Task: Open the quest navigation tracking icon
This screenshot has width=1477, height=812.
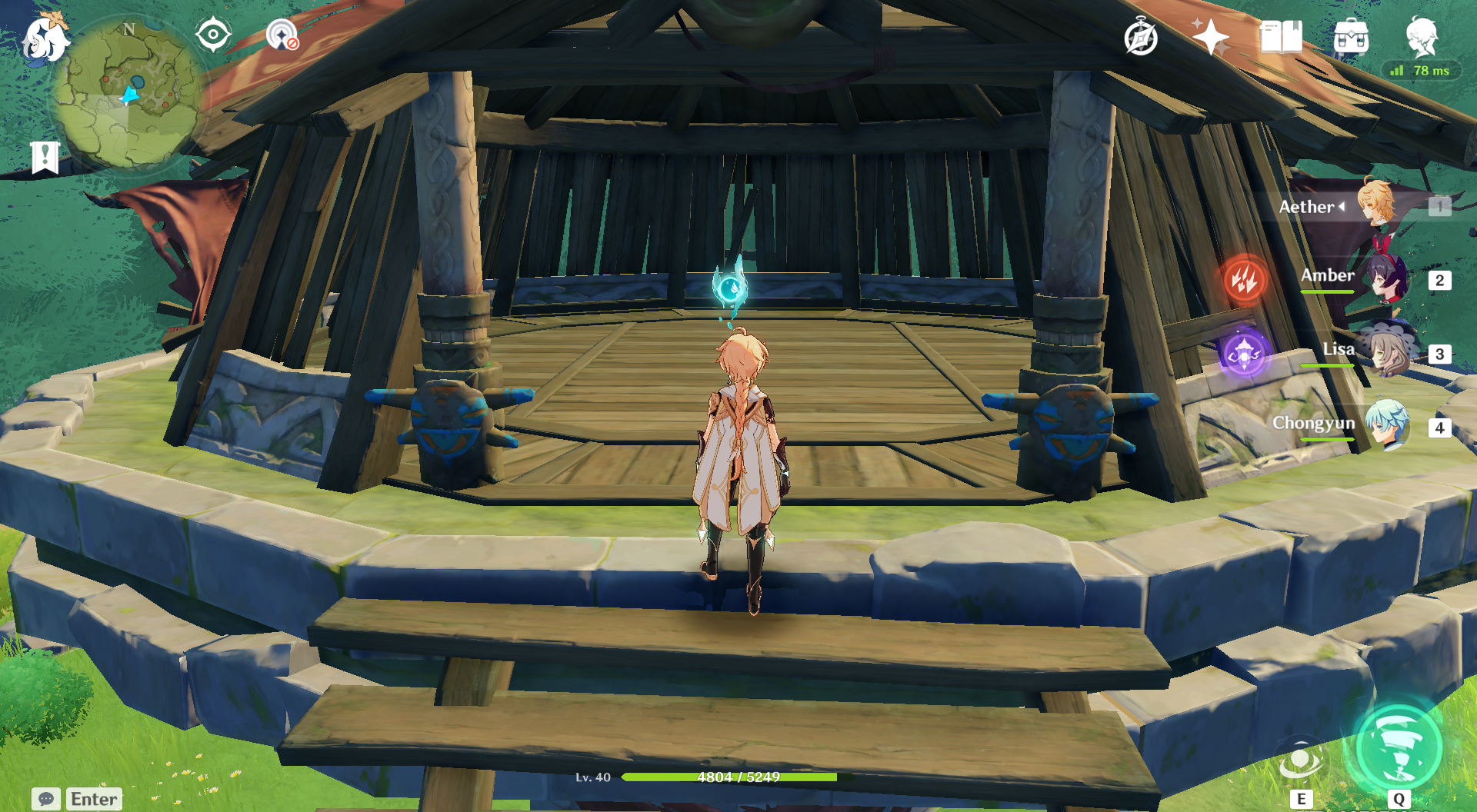Action: click(282, 35)
